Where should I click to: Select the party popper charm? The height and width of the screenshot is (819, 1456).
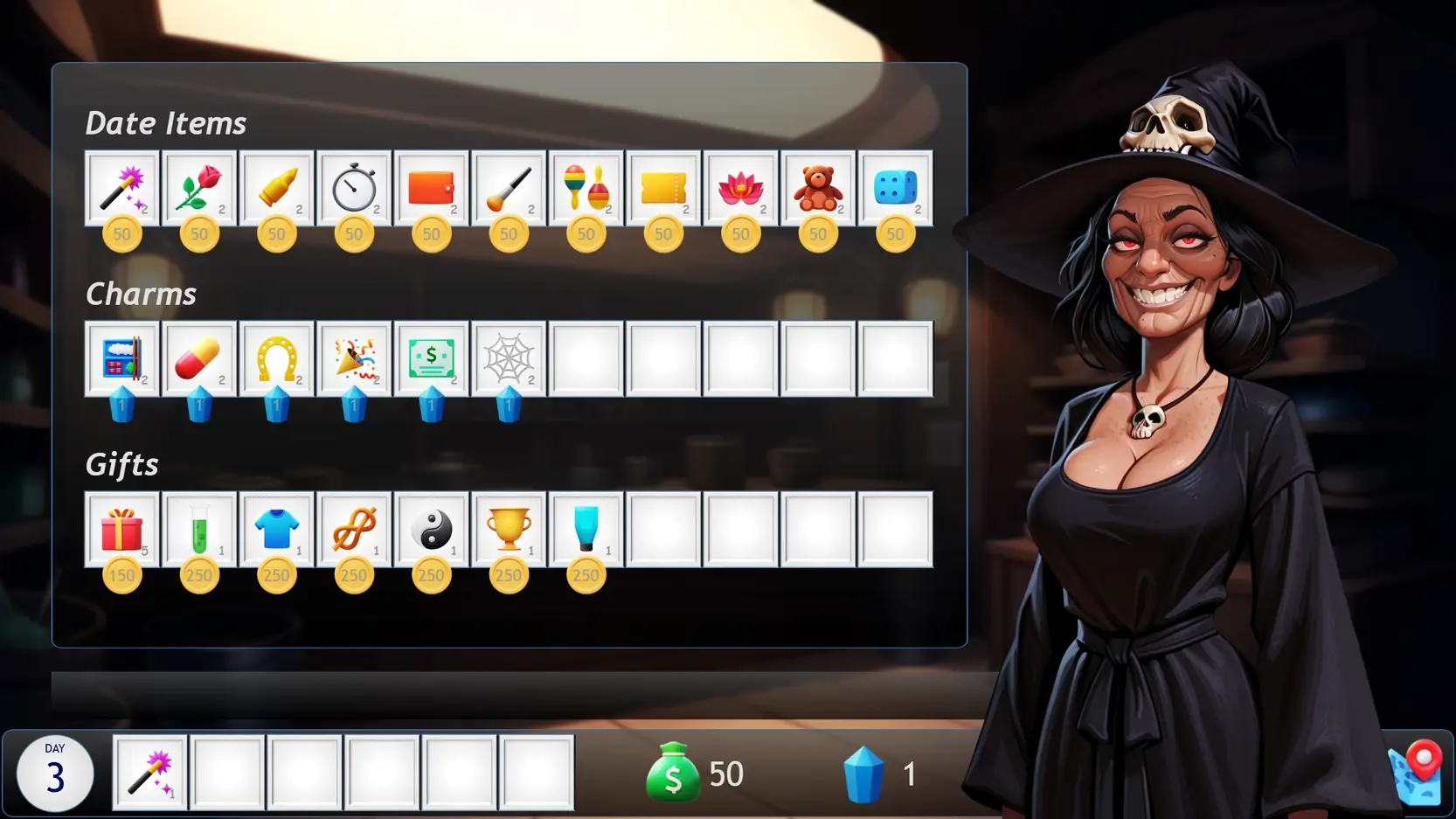[x=354, y=358]
